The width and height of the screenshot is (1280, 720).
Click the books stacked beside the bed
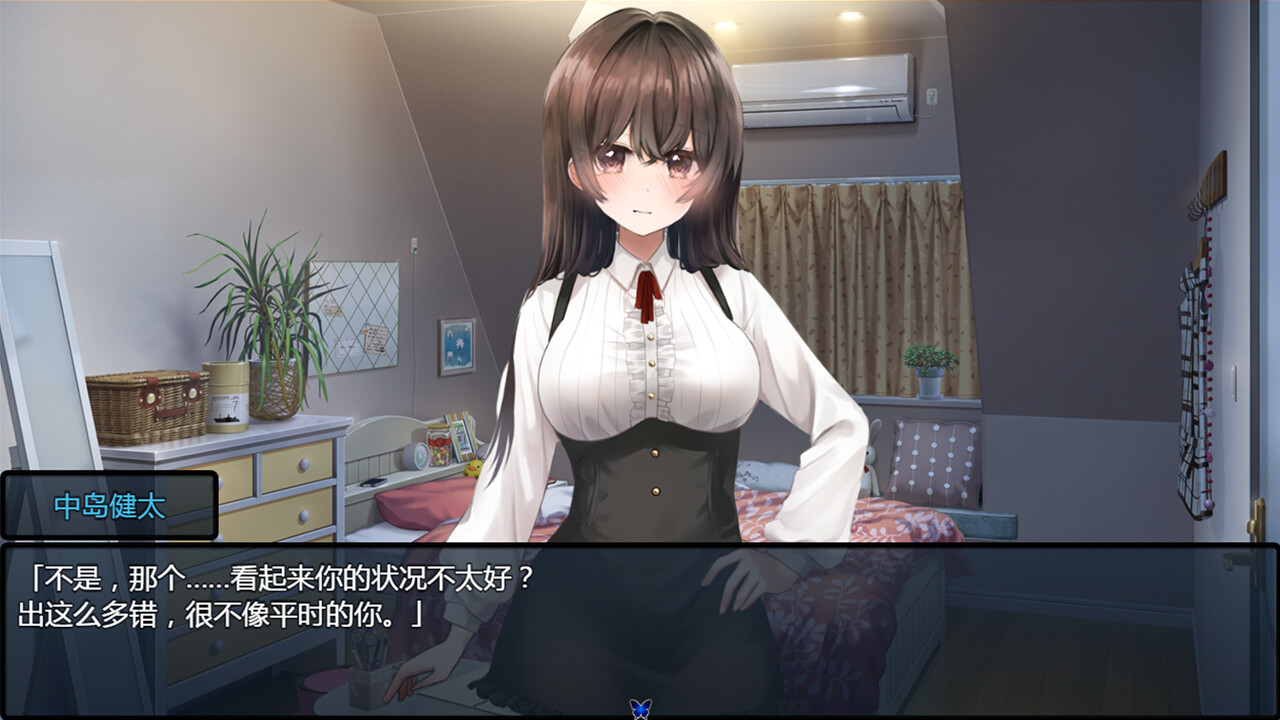point(462,440)
